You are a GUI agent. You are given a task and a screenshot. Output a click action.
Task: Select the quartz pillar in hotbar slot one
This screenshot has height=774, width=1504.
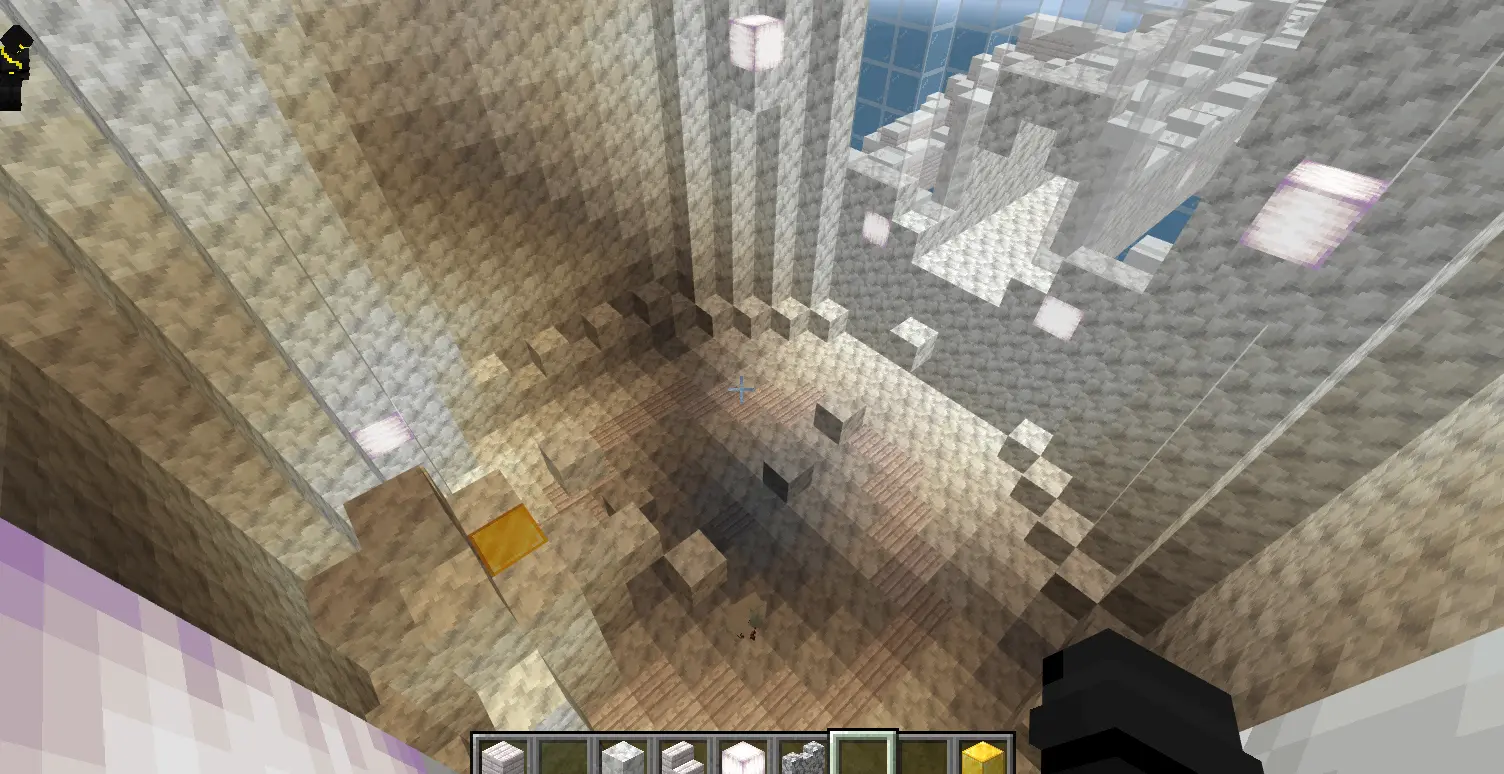[501, 753]
